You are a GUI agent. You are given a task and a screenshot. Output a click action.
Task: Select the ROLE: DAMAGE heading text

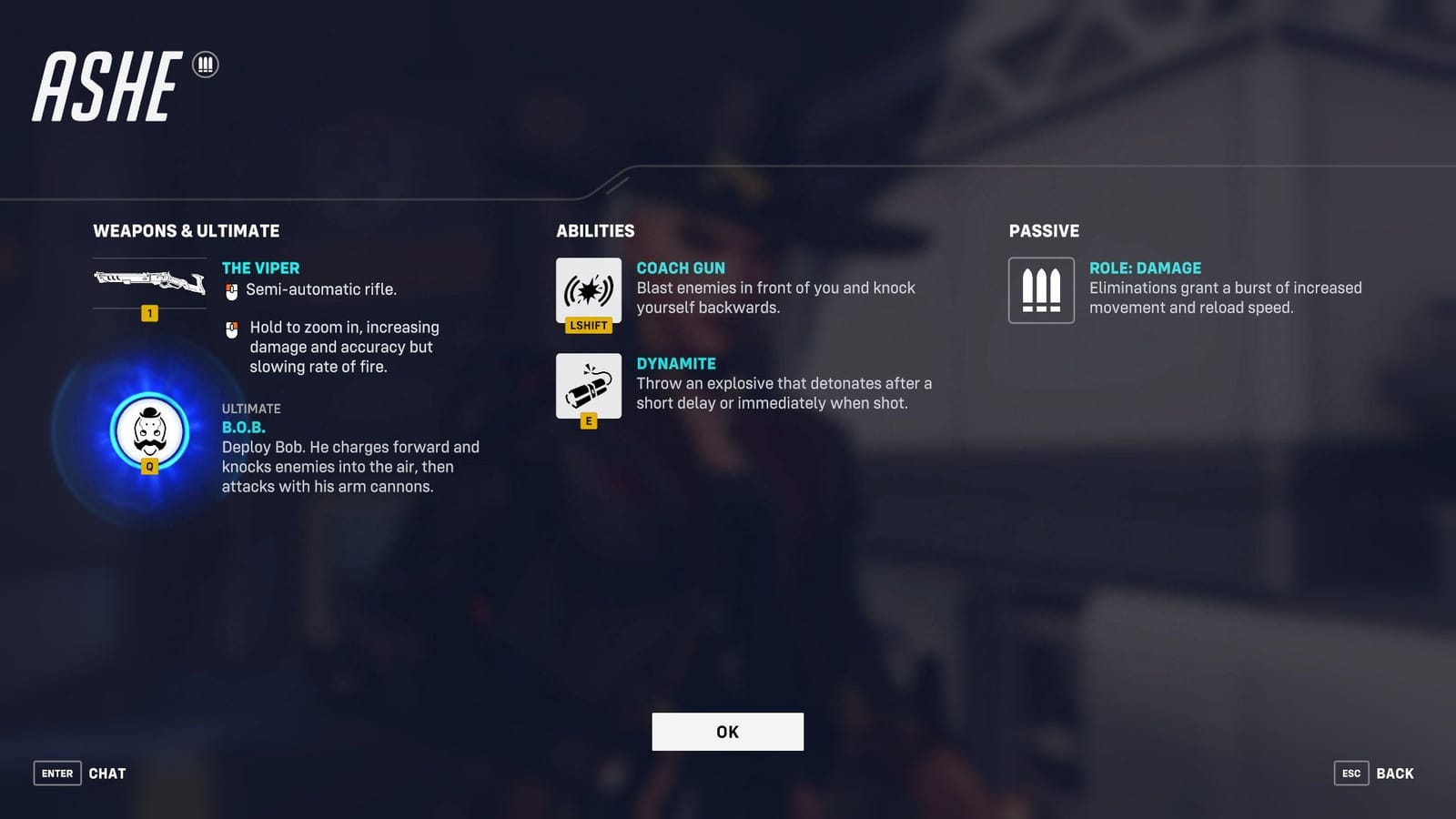[1146, 268]
